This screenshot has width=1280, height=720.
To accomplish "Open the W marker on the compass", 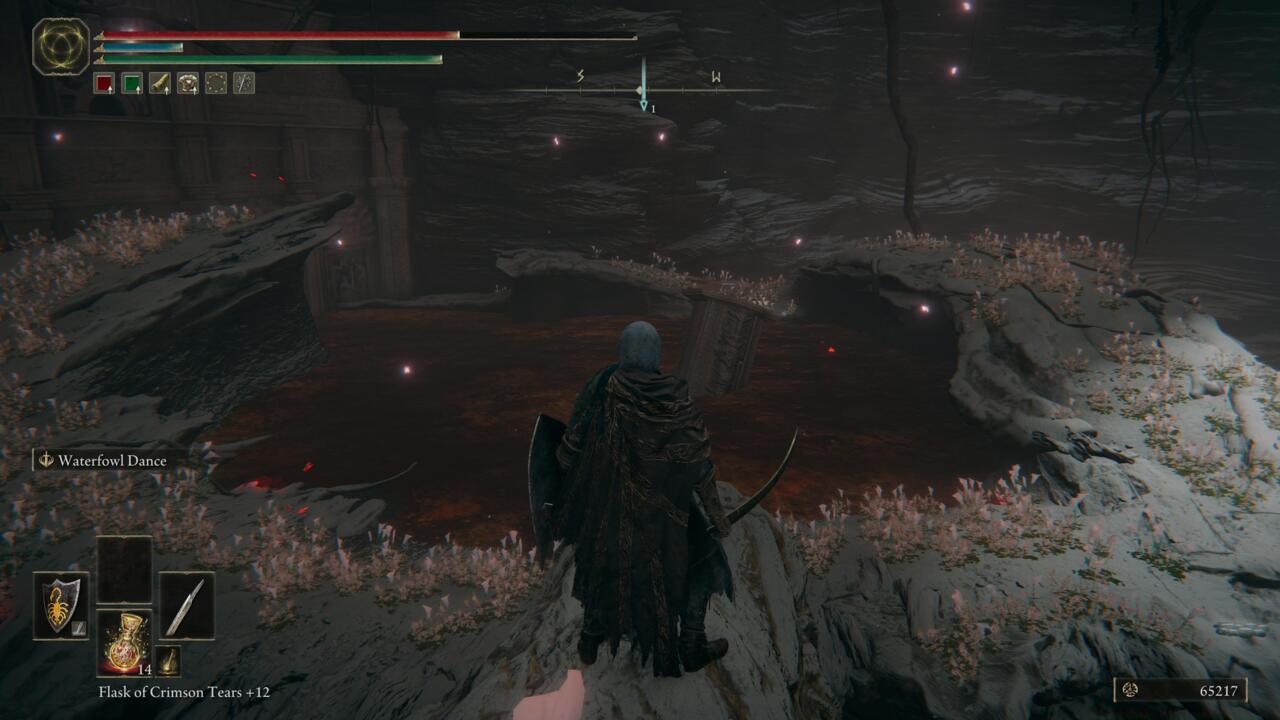I will tap(716, 74).
